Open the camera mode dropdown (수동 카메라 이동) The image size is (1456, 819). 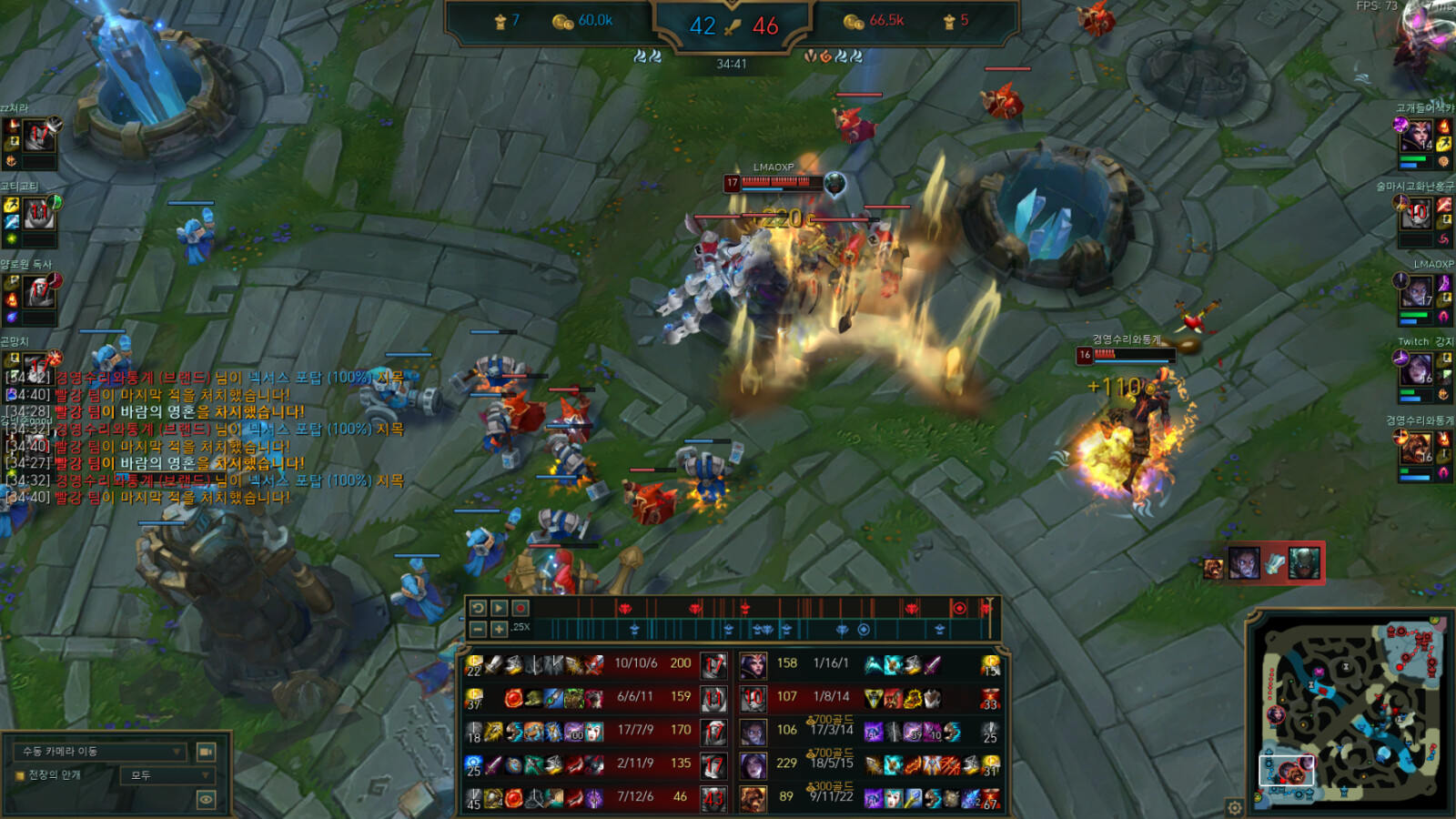coord(100,752)
